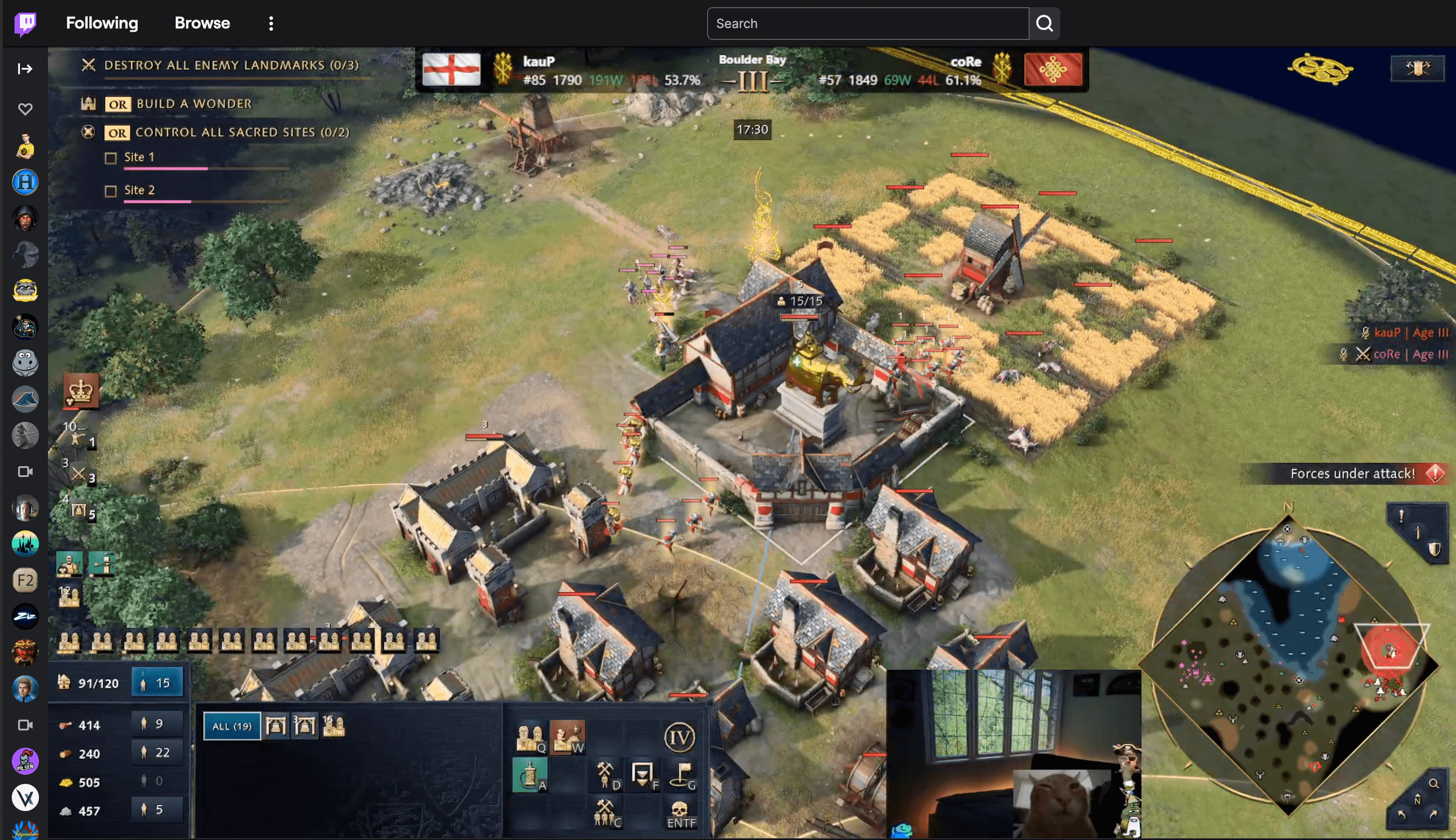1456x840 pixels.
Task: Toggle the shield icon beside the minimap
Action: 1434,549
